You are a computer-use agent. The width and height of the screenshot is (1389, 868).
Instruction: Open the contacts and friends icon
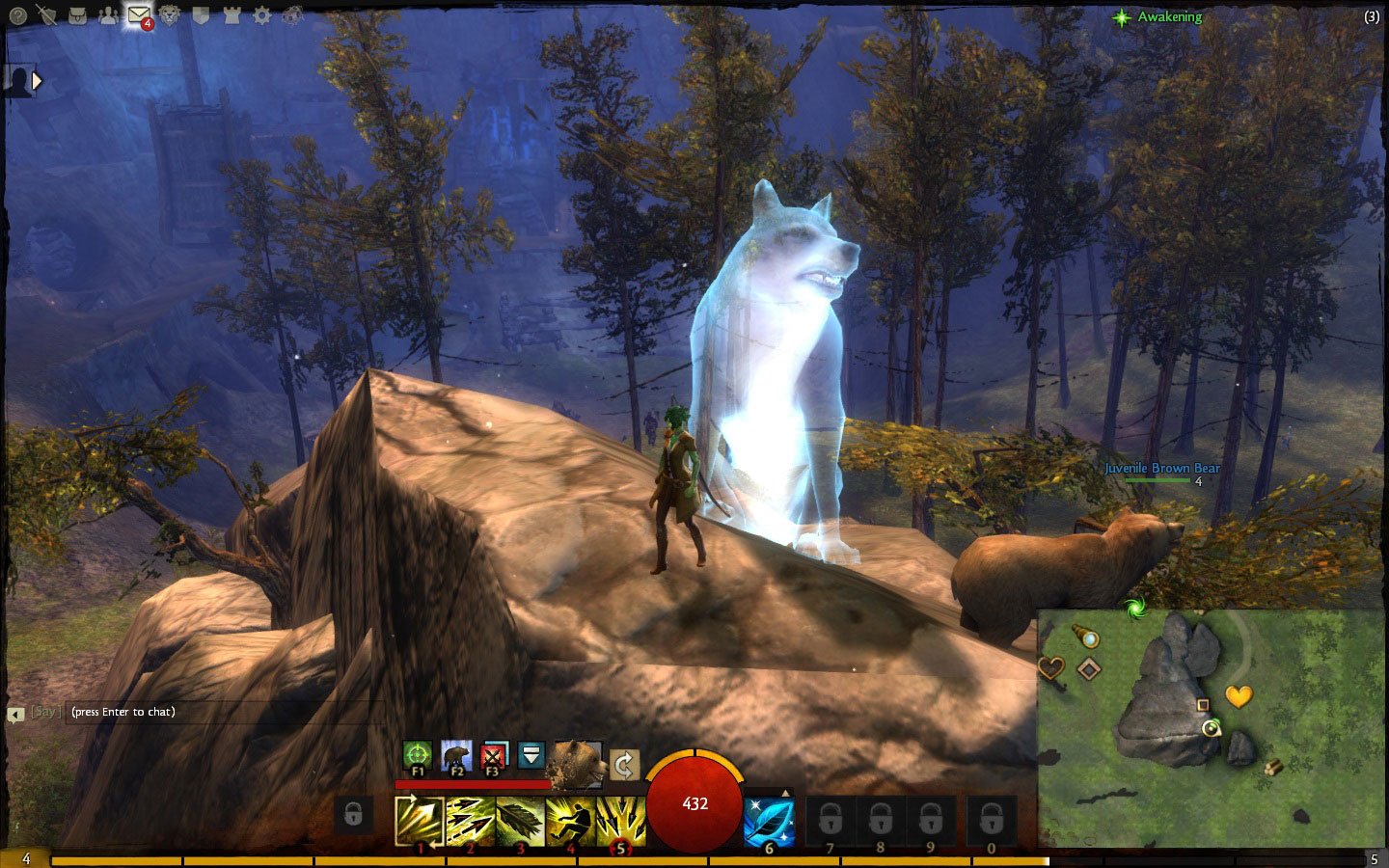(108, 15)
